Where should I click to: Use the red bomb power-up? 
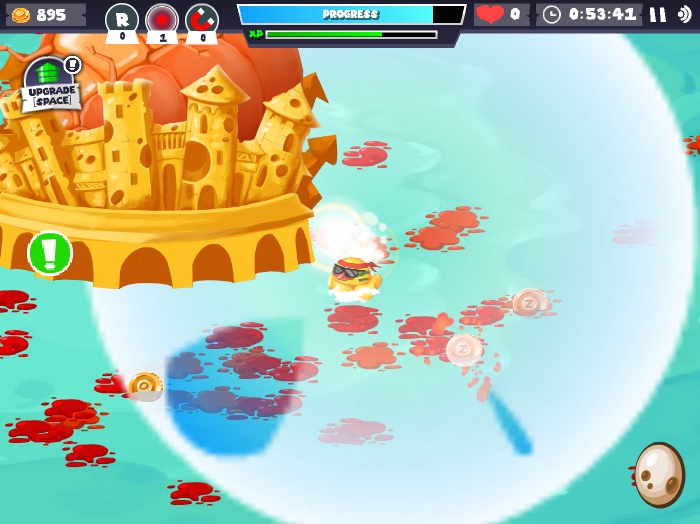(x=162, y=19)
